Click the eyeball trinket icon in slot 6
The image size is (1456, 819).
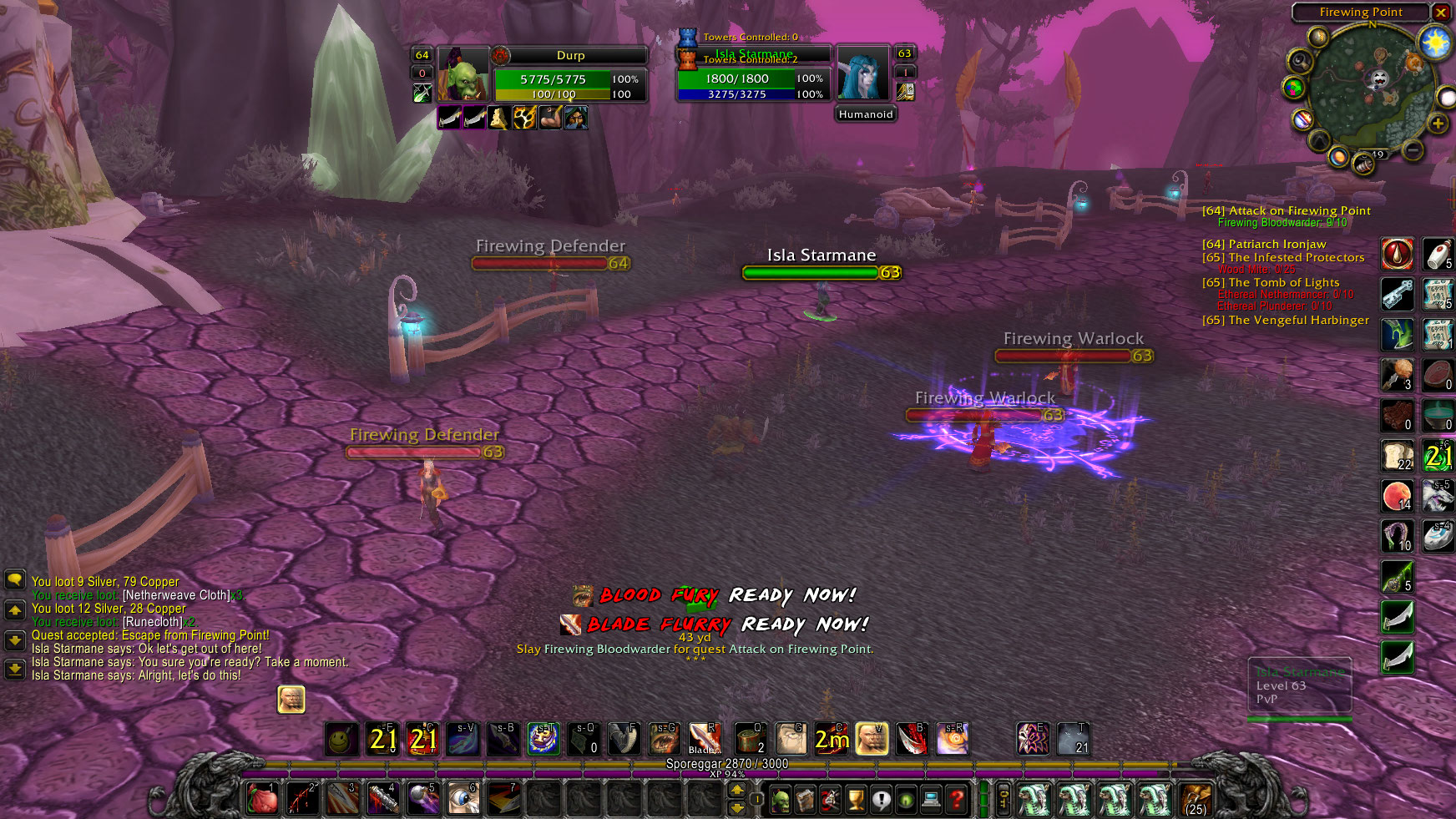pos(463,798)
